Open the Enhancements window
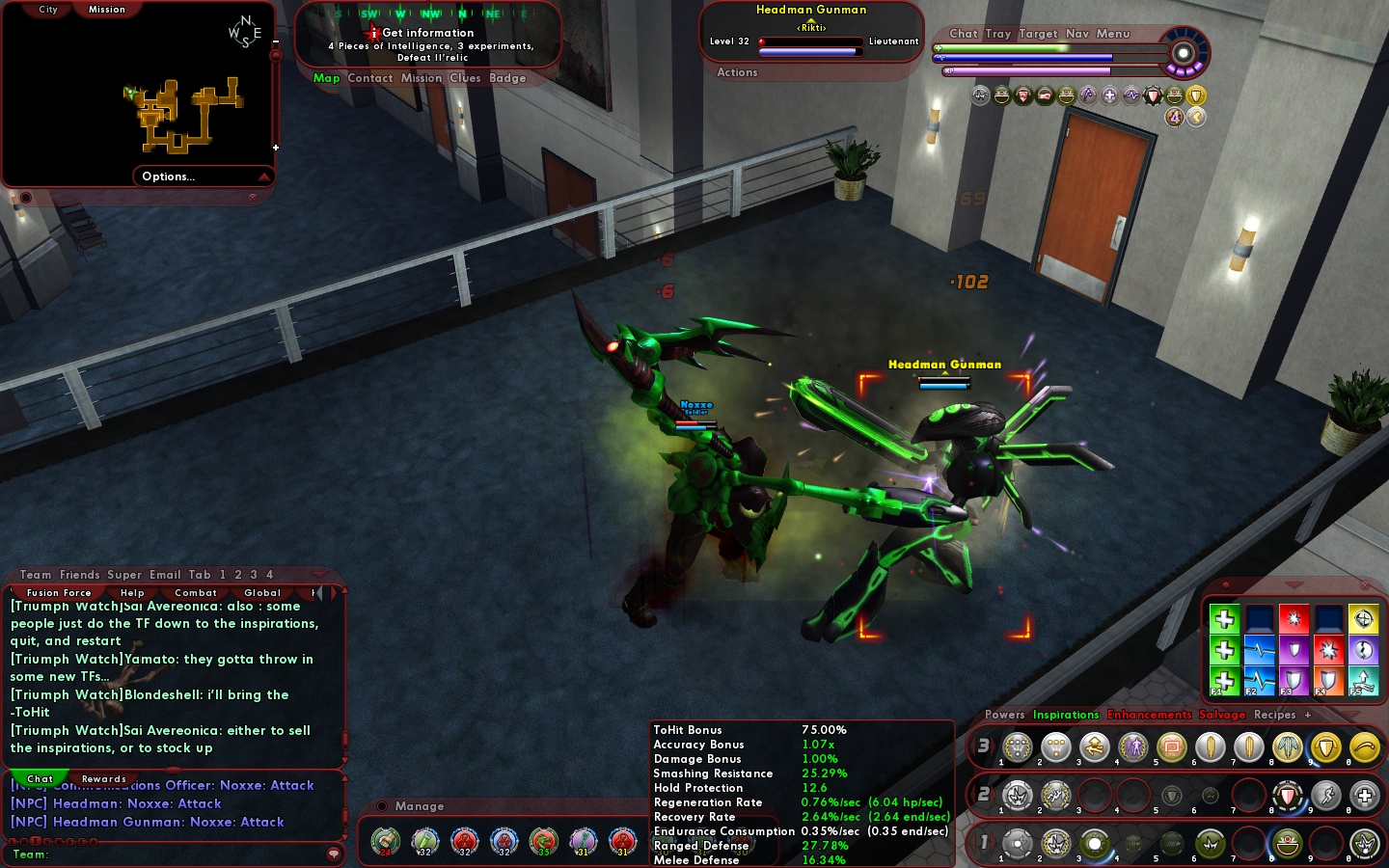This screenshot has width=1389, height=868. coord(1149,715)
